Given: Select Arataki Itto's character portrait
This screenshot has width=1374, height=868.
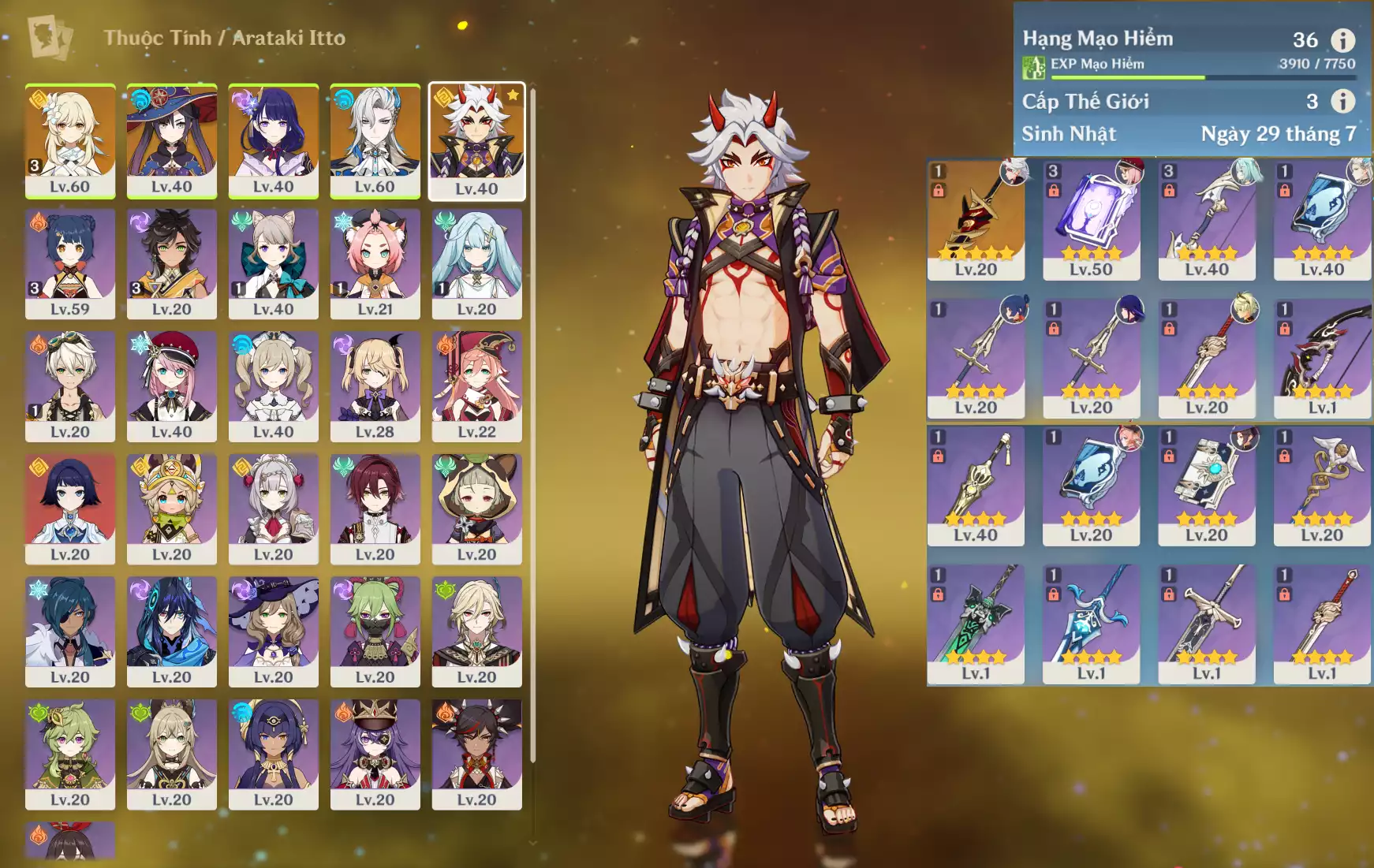Looking at the screenshot, I should 476,141.
